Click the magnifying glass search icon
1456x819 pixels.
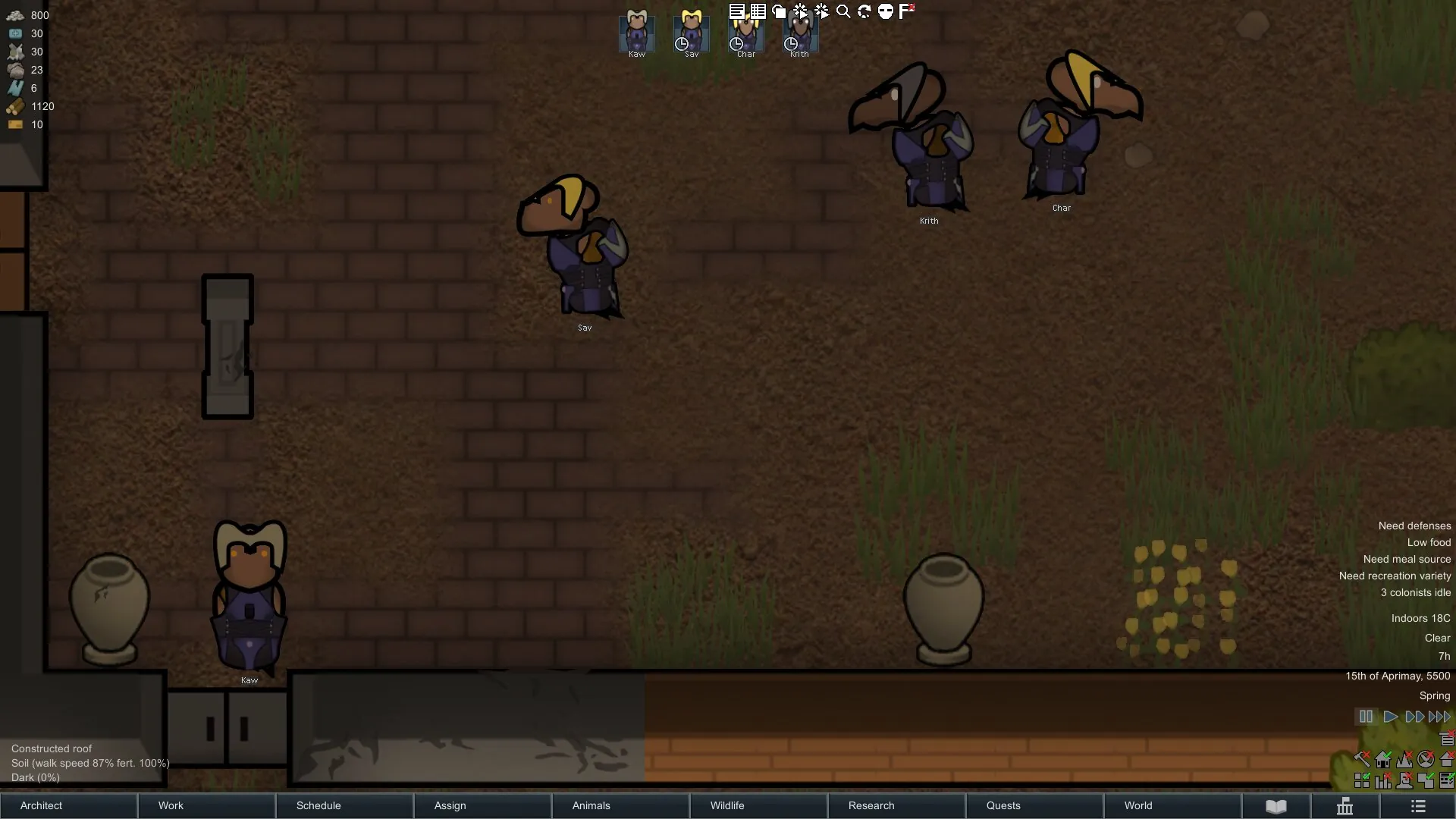pos(843,11)
